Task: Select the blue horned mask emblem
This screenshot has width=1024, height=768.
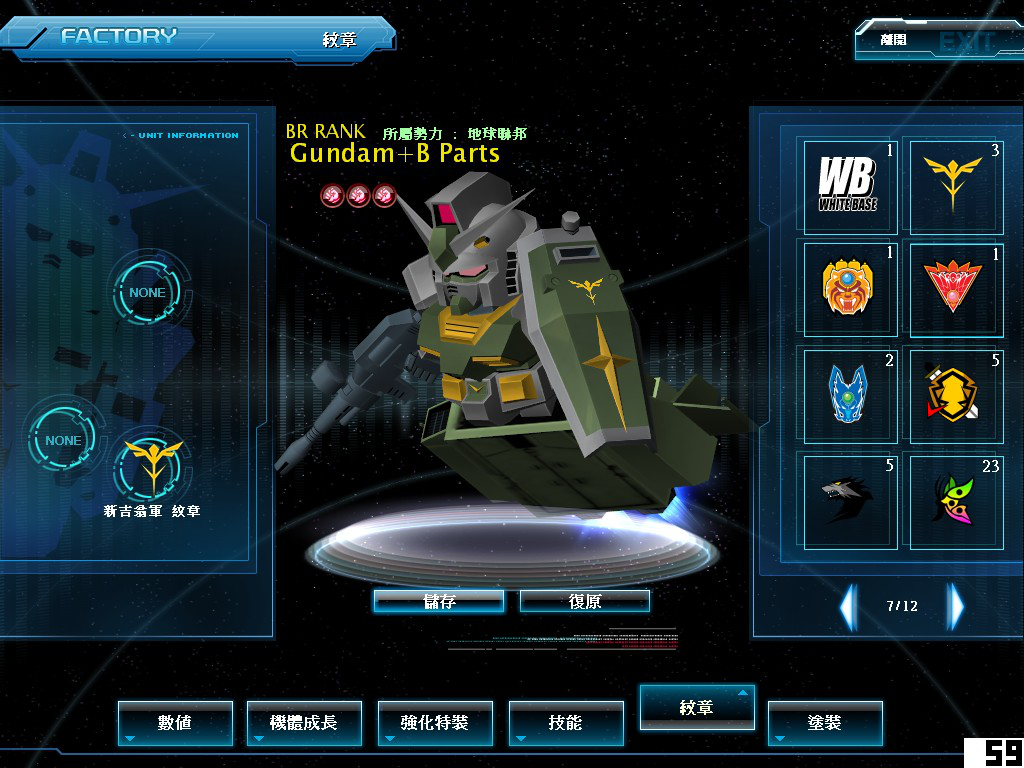Action: 850,395
